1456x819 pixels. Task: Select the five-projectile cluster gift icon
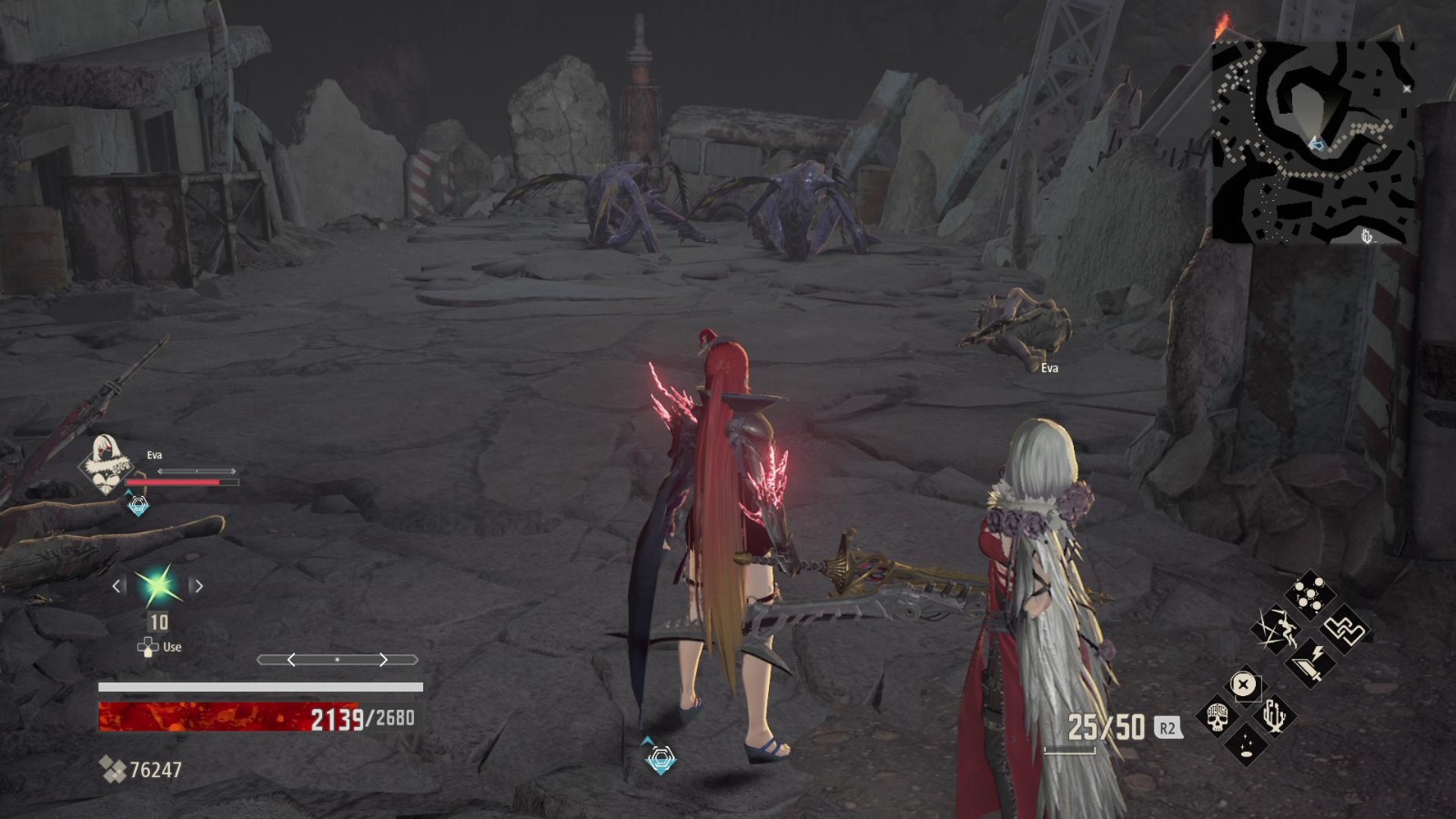point(1309,592)
